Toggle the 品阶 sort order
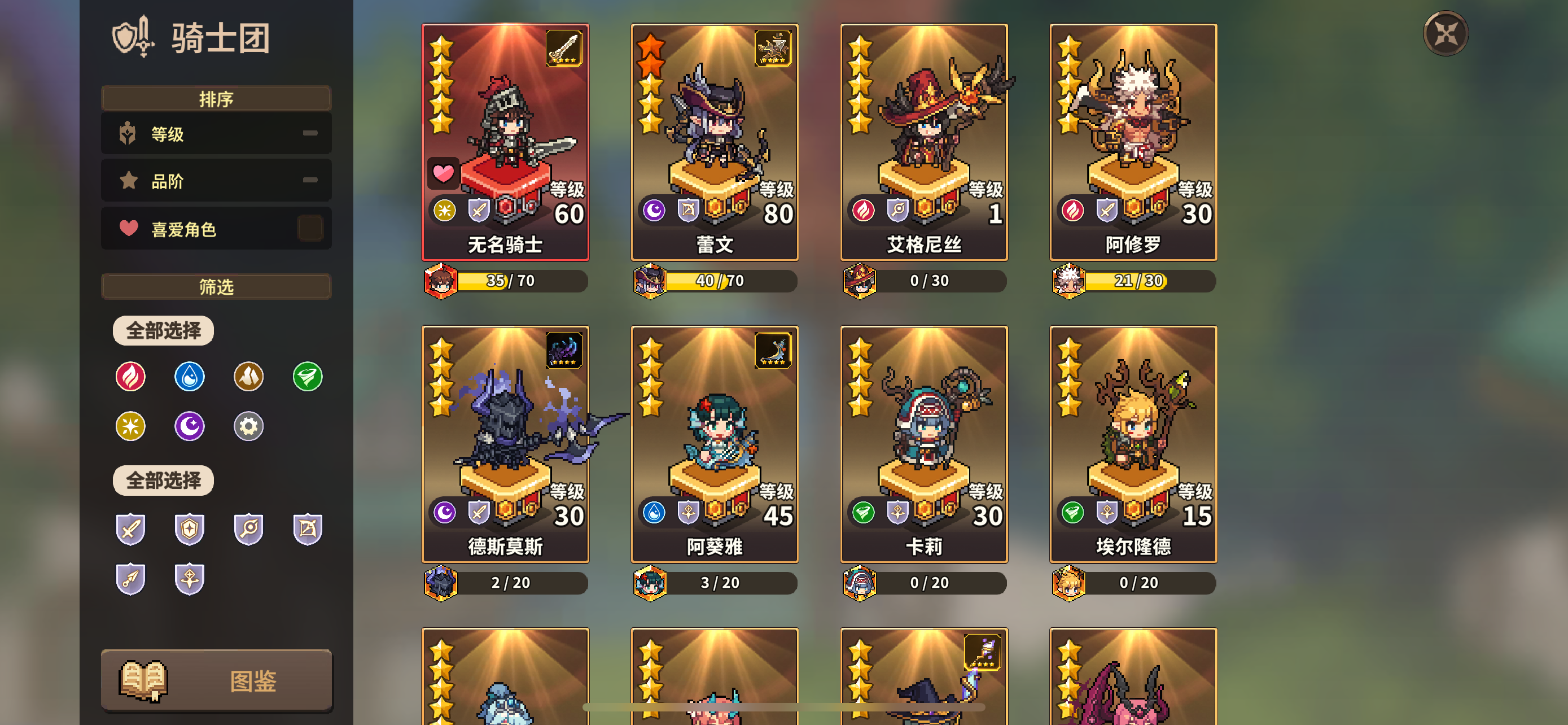Image resolution: width=1568 pixels, height=725 pixels. click(x=310, y=180)
